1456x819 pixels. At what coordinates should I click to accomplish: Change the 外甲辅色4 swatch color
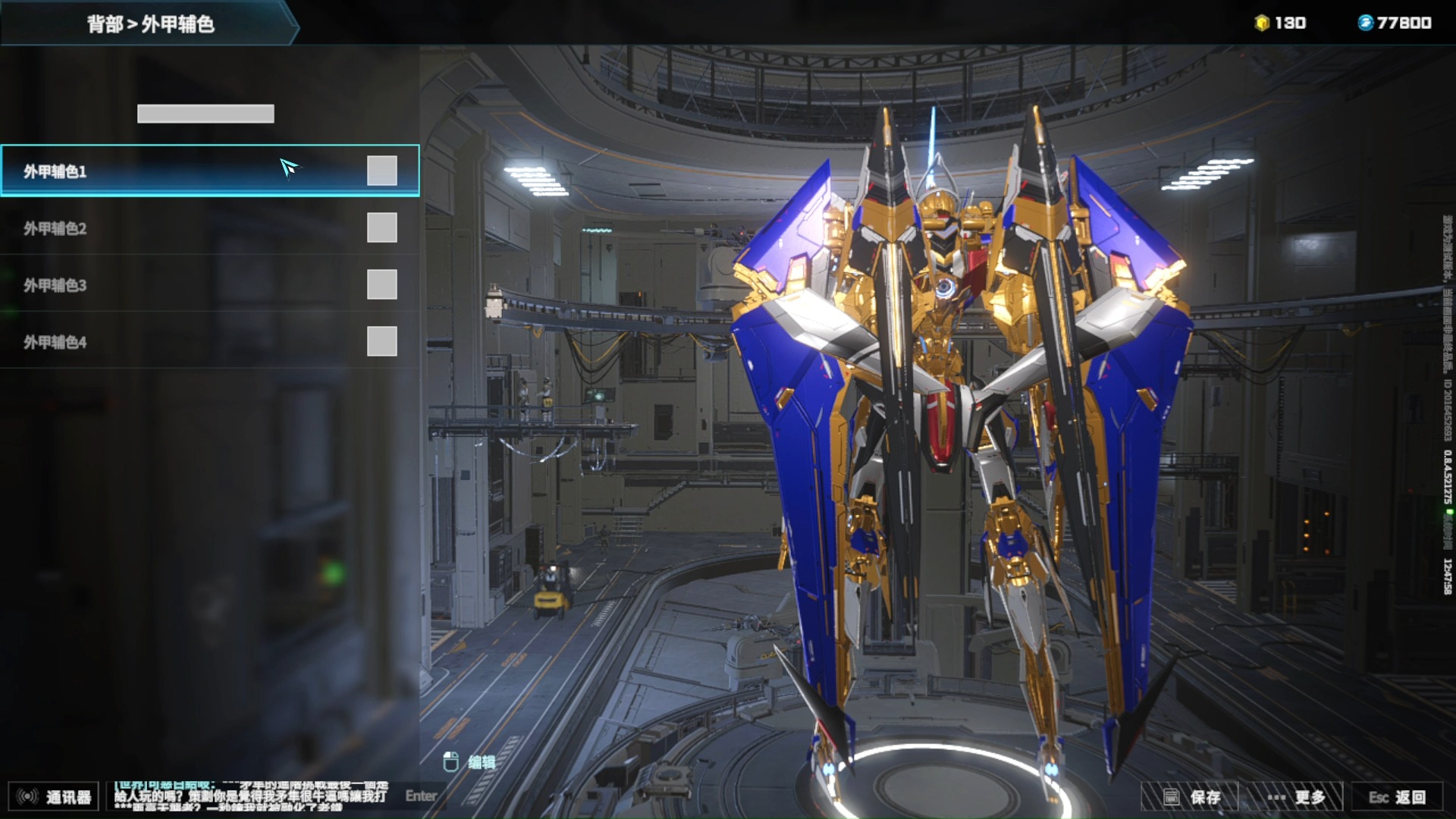pos(381,341)
